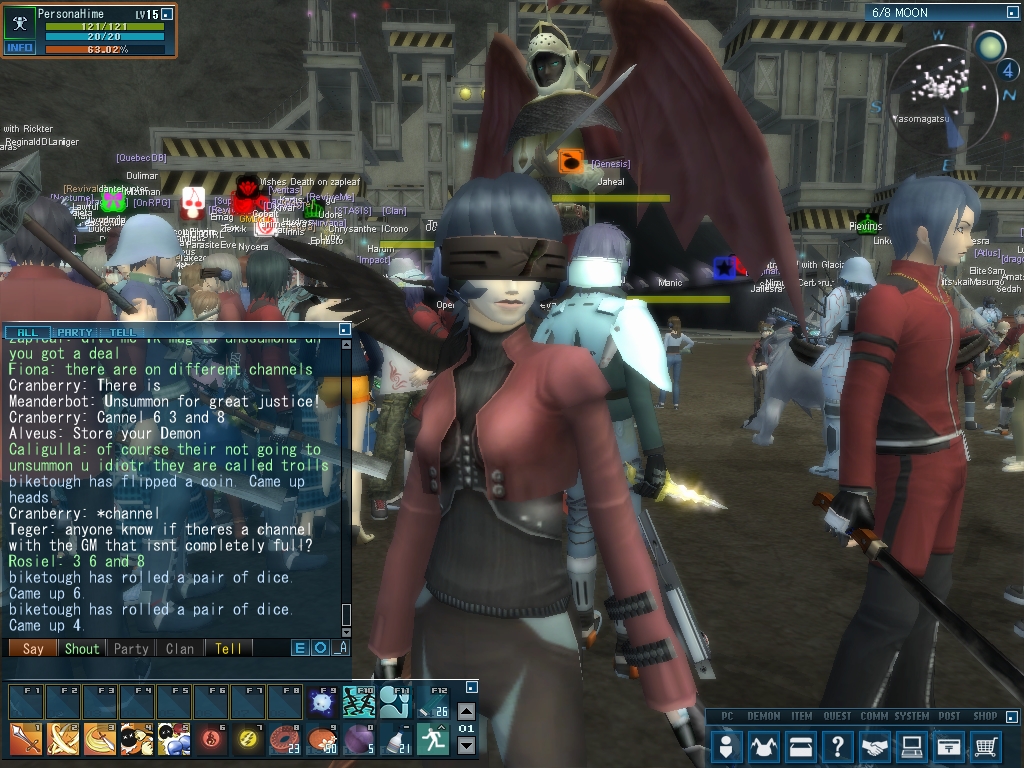
Task: Switch chat to the PARTY tab
Action: (x=75, y=332)
